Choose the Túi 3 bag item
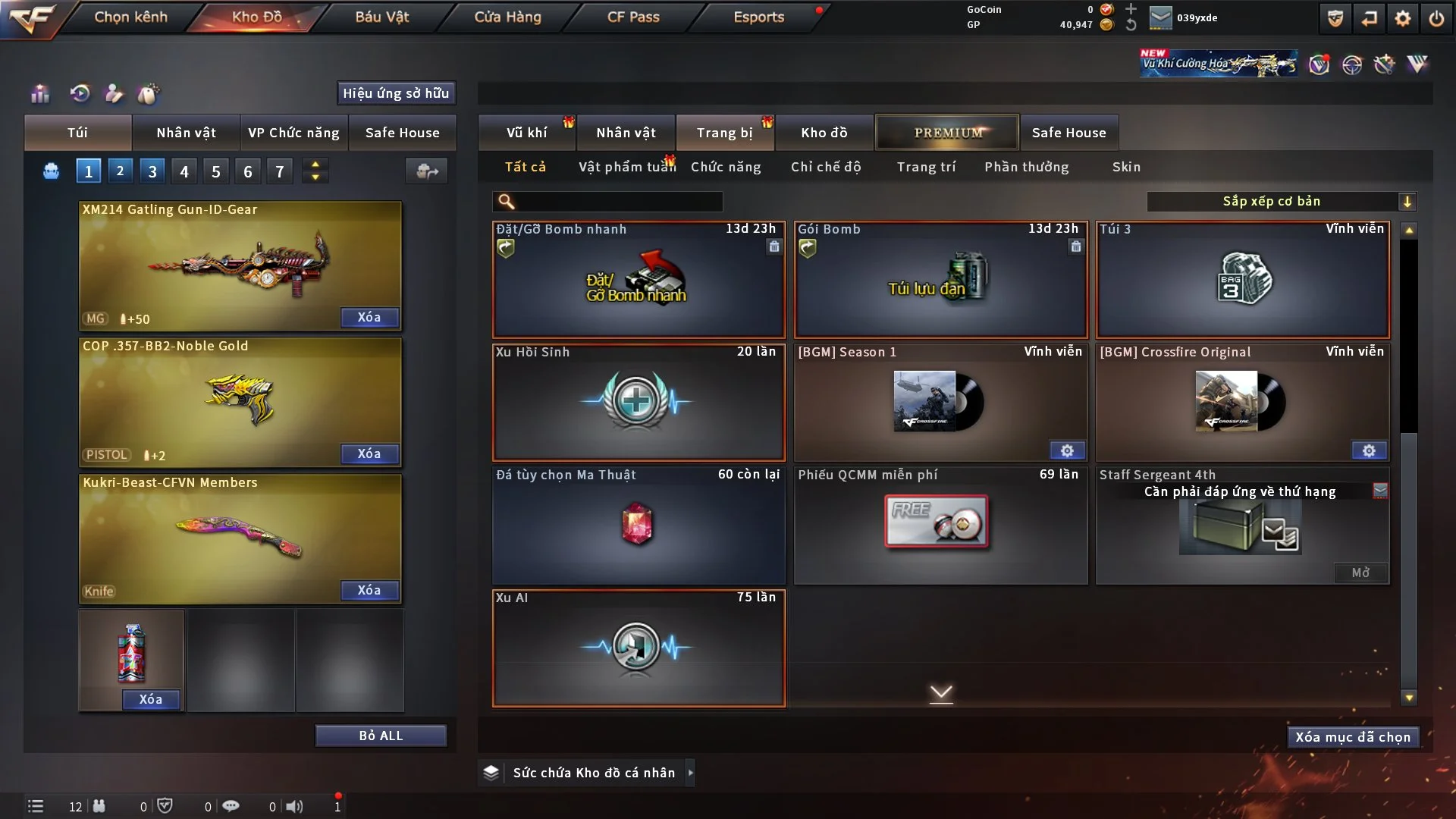1456x819 pixels. 1242,279
